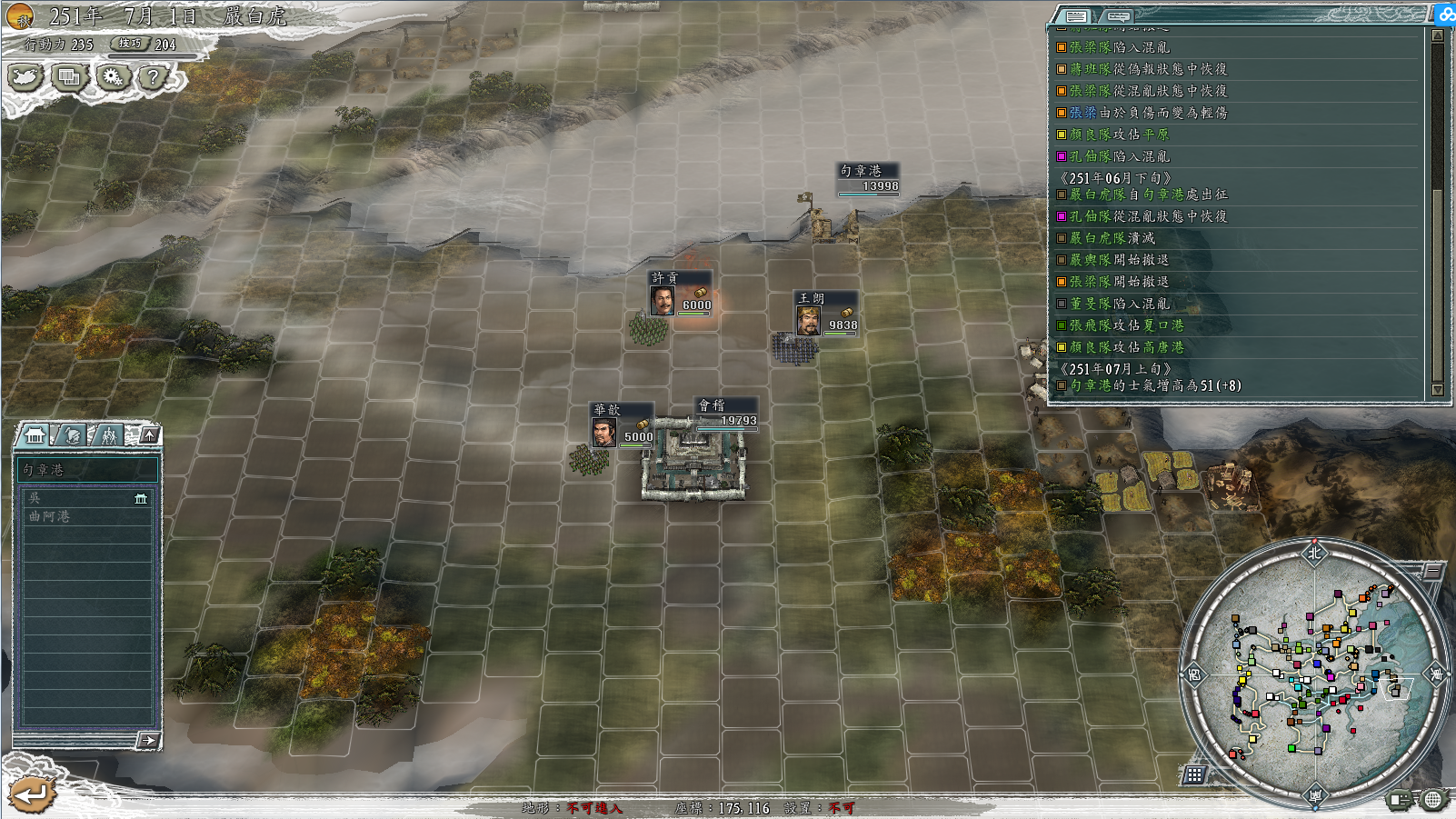Open the gear settings menu
1456x819 pixels.
pos(113,77)
